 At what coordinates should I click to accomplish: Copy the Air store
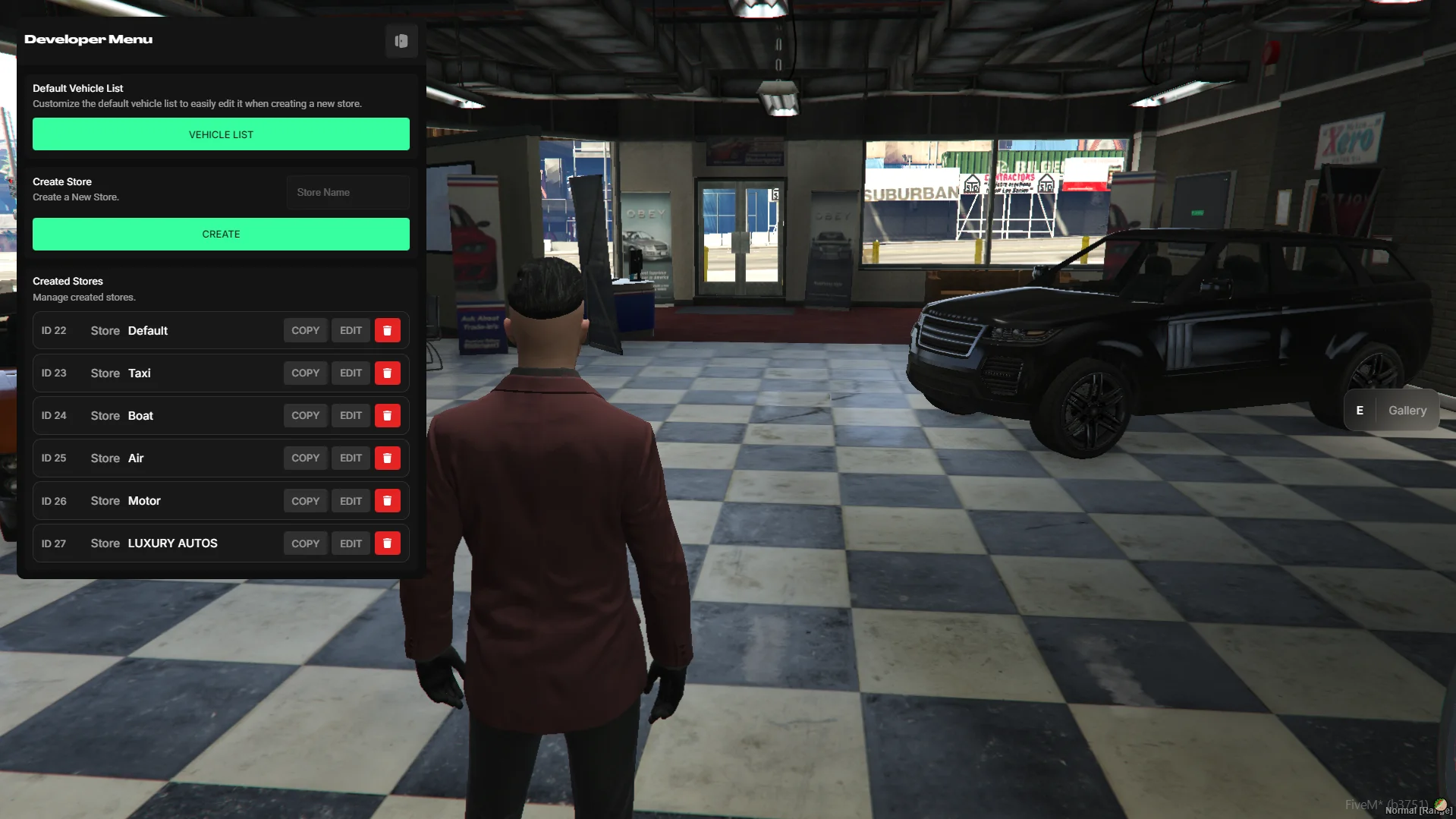pyautogui.click(x=305, y=458)
